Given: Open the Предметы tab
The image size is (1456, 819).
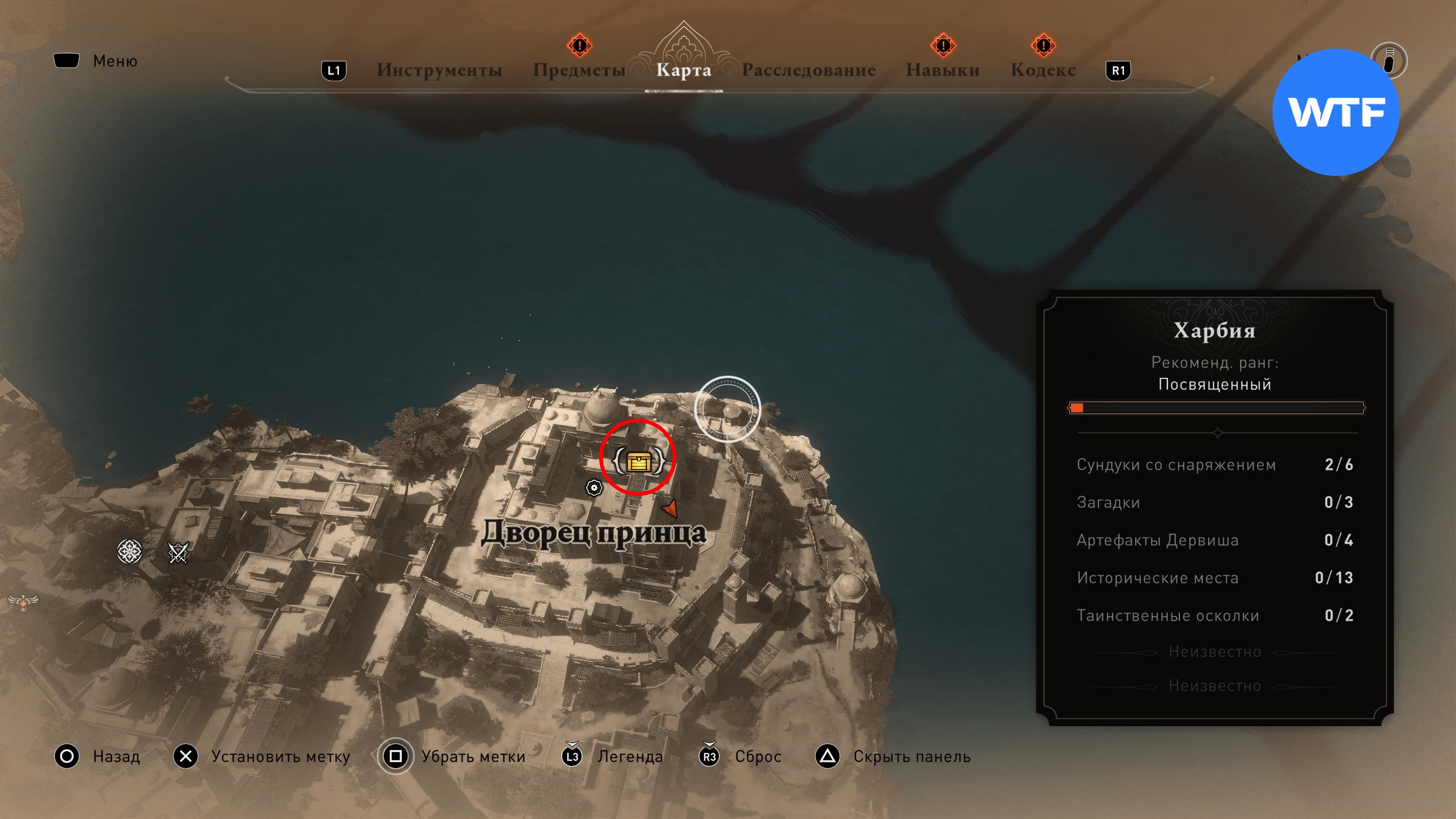Looking at the screenshot, I should tap(579, 70).
